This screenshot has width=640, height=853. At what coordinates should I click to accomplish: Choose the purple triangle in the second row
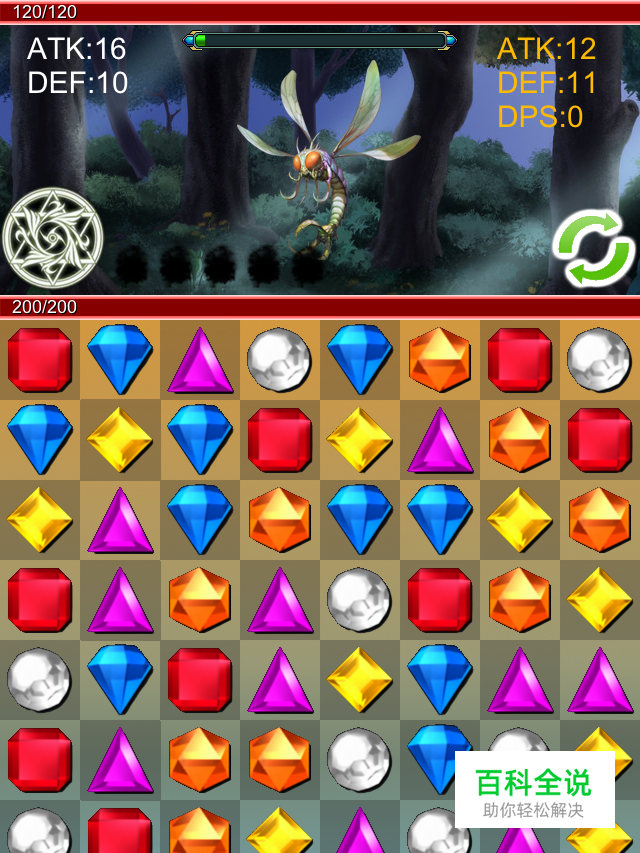(440, 440)
